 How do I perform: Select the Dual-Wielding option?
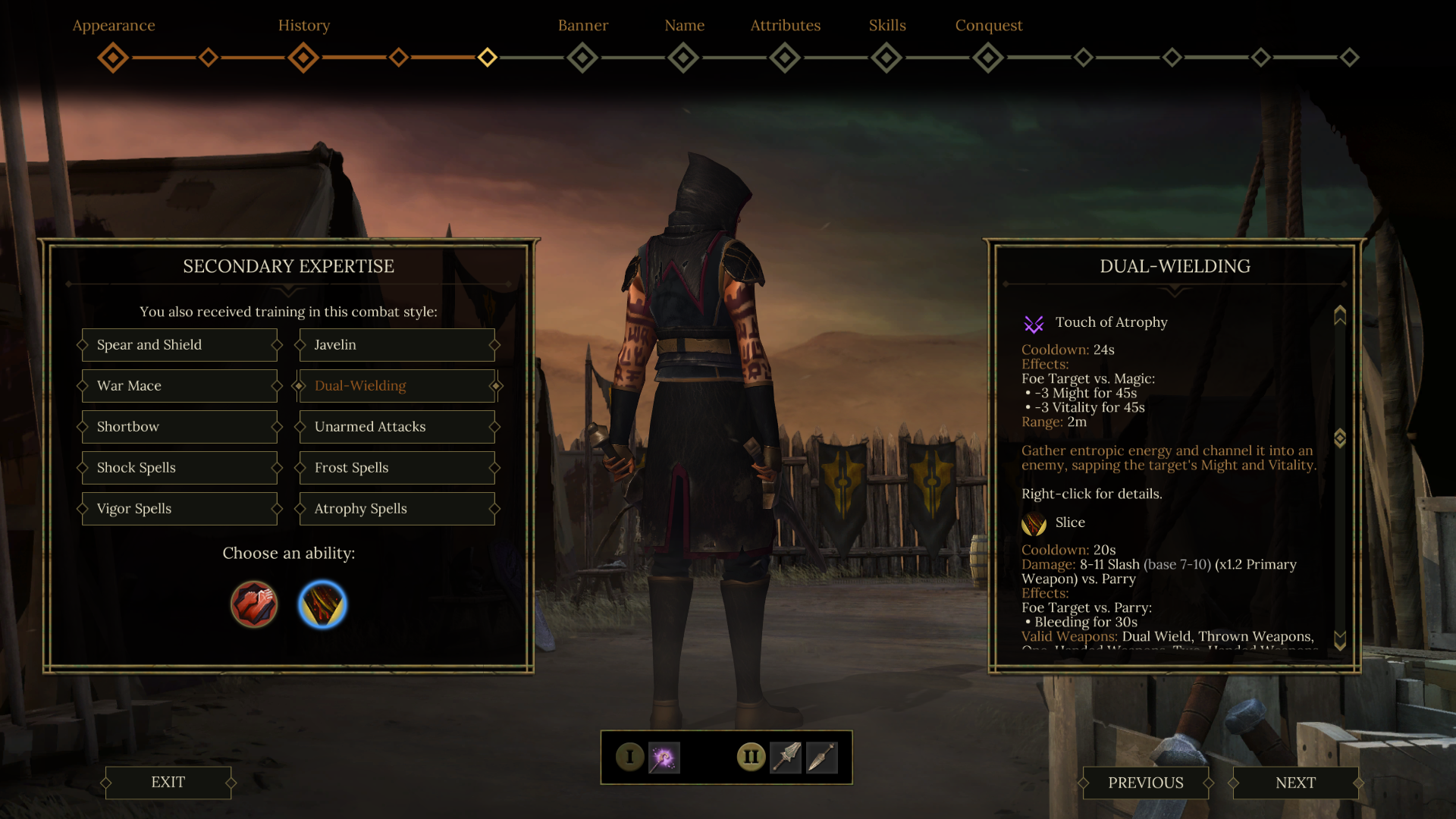(x=397, y=386)
